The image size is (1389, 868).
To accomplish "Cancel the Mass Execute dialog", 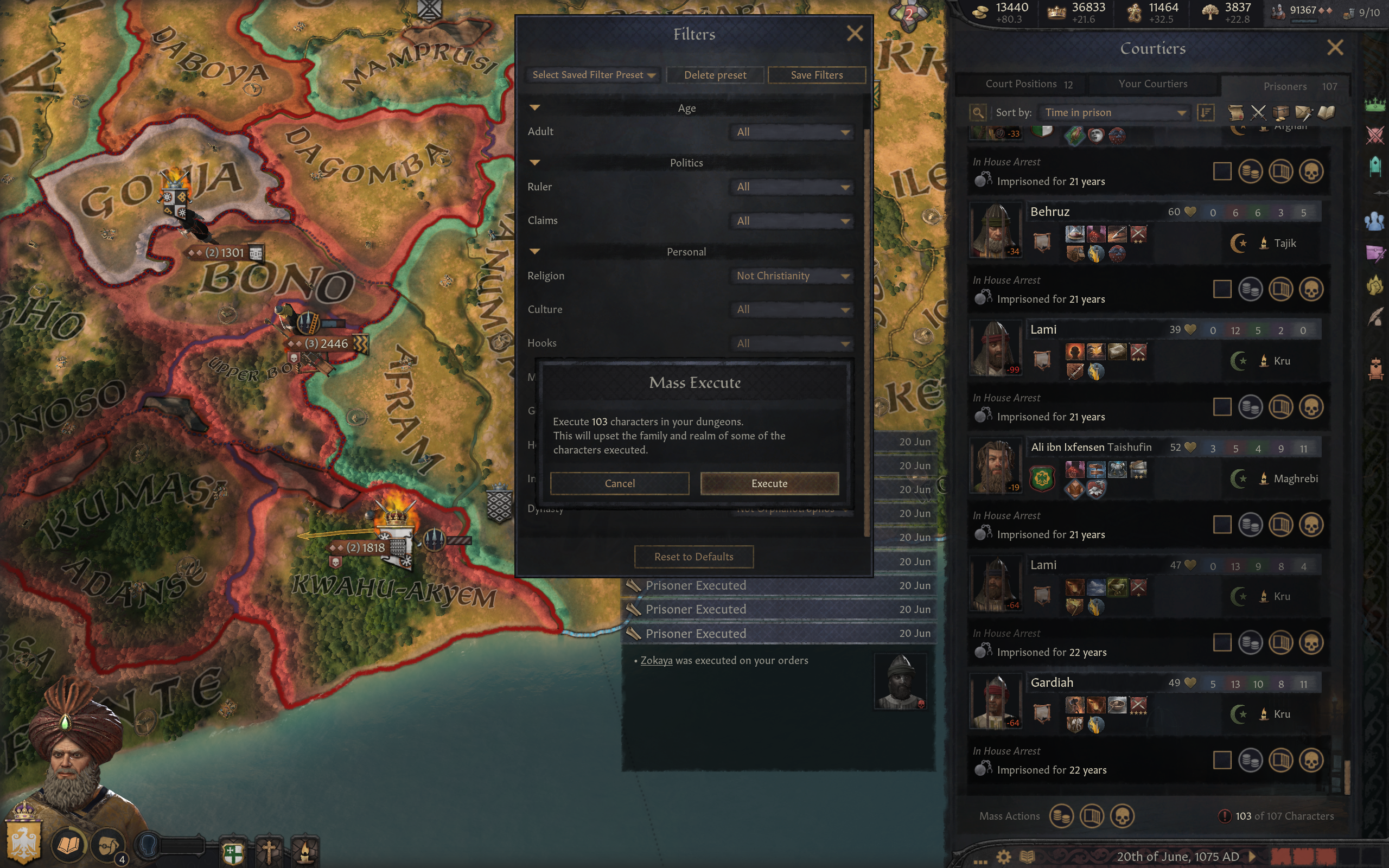I will point(619,483).
